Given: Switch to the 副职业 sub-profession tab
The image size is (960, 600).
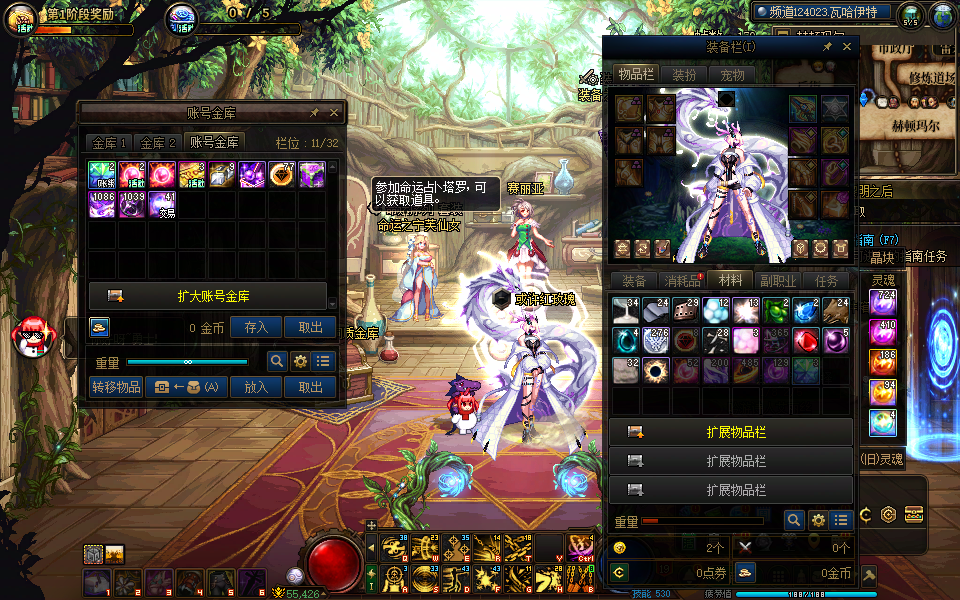Looking at the screenshot, I should coord(778,282).
